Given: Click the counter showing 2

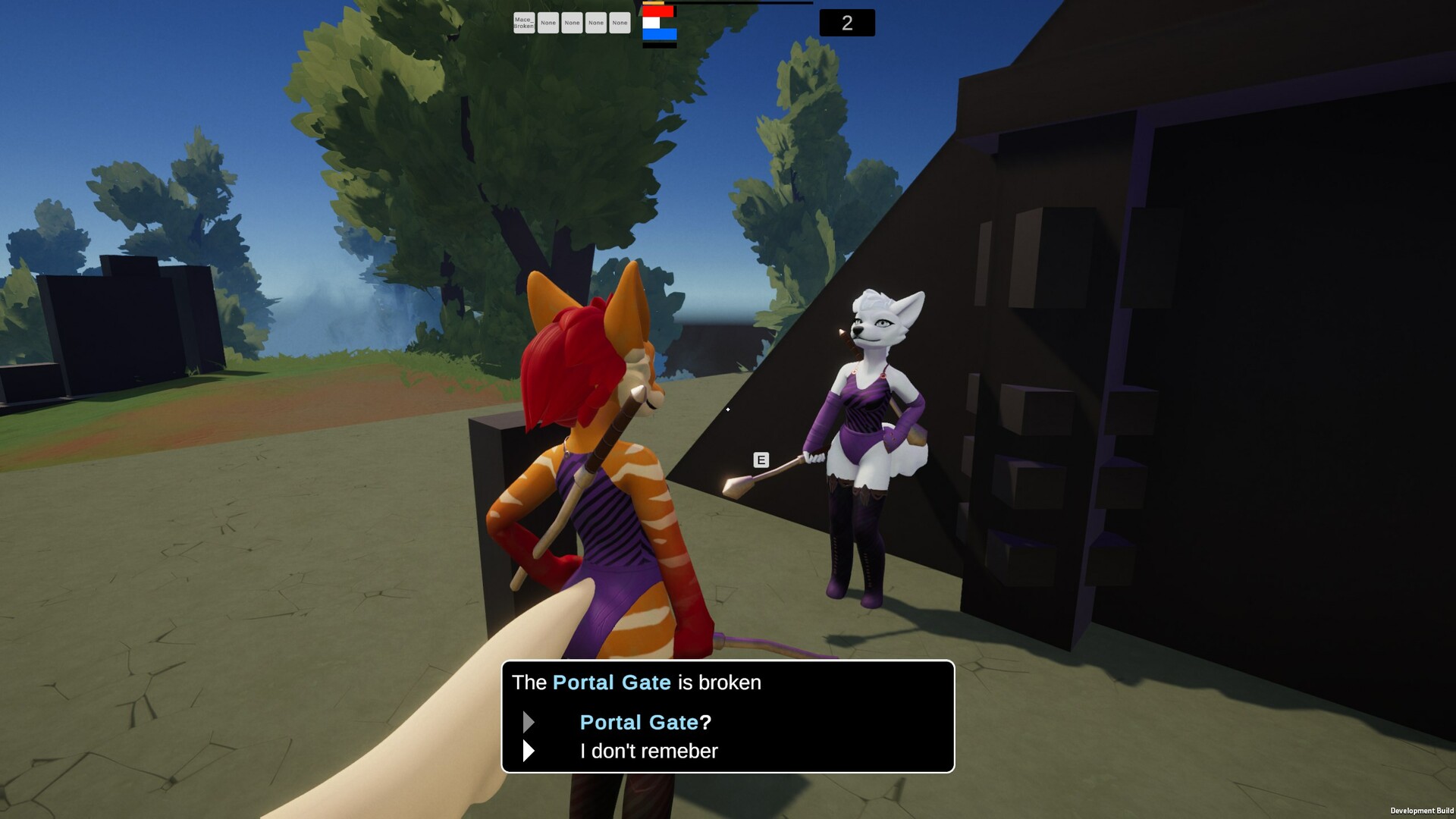Looking at the screenshot, I should (847, 23).
